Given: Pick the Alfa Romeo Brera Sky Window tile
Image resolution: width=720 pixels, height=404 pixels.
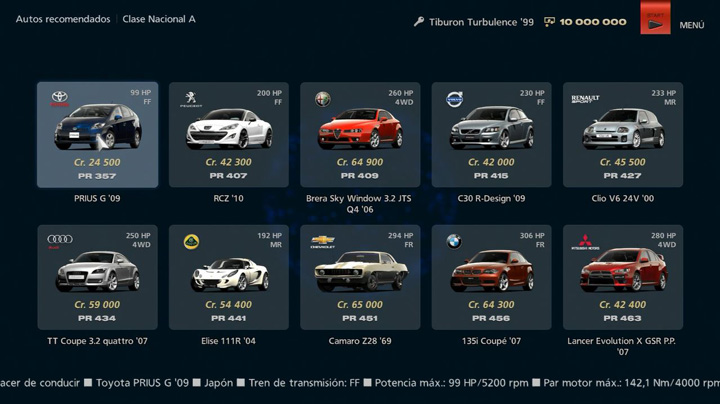Looking at the screenshot, I should click(x=360, y=135).
